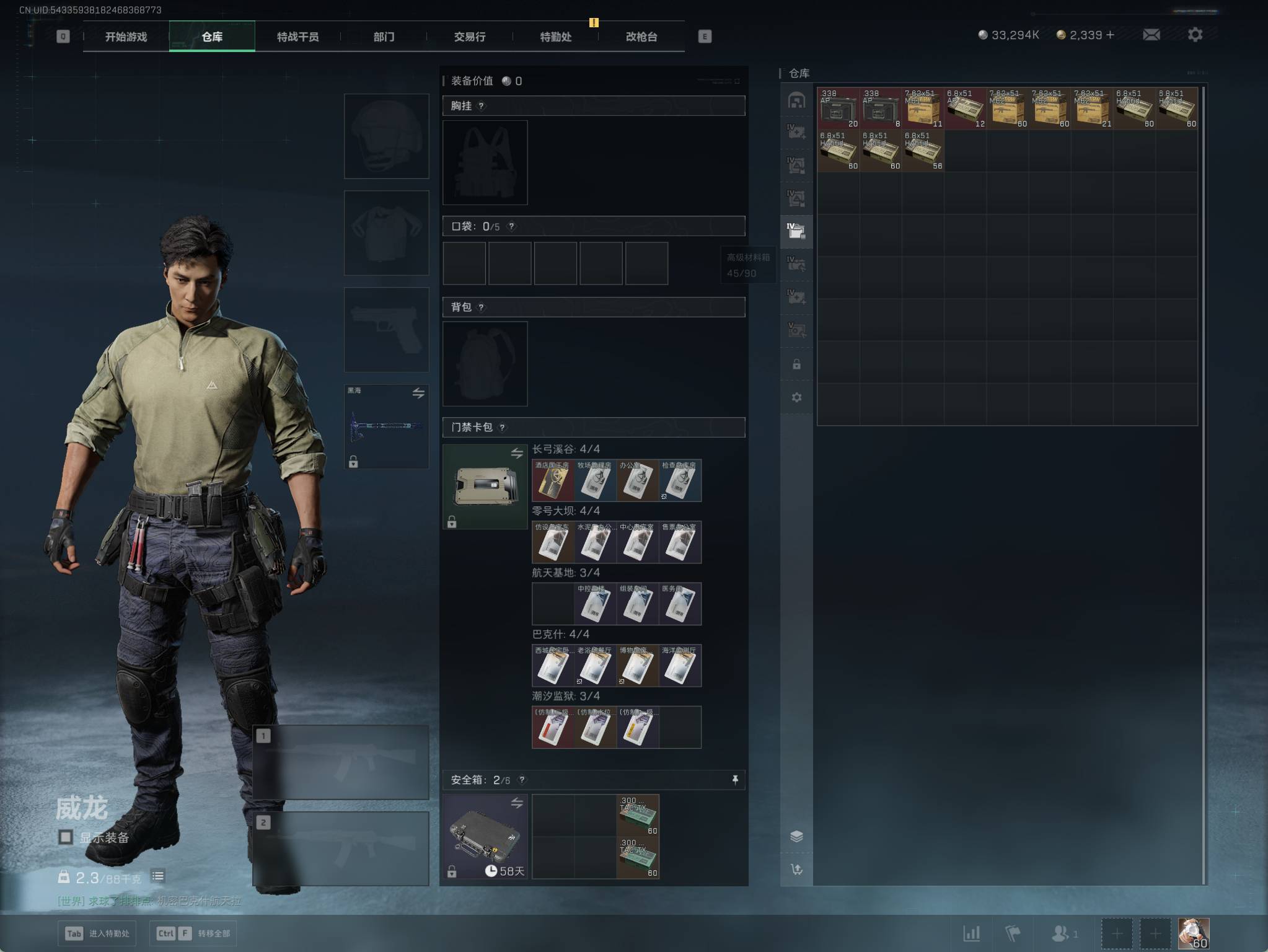Viewport: 1268px width, 952px height.
Task: Select the Hybrid ammo stack of 56
Action: pyautogui.click(x=923, y=151)
